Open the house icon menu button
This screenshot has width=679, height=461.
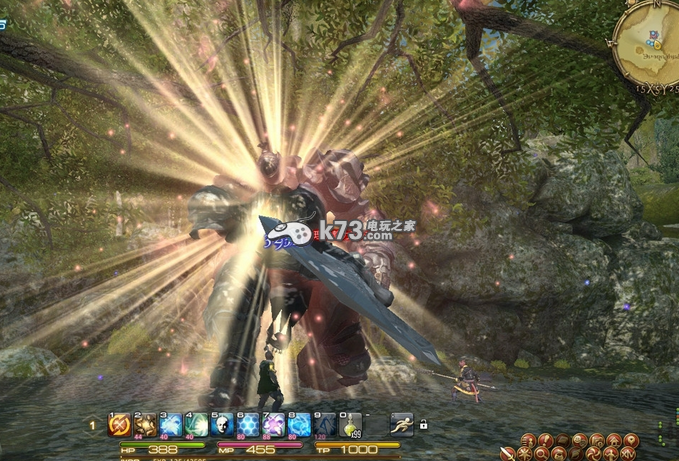614,440
